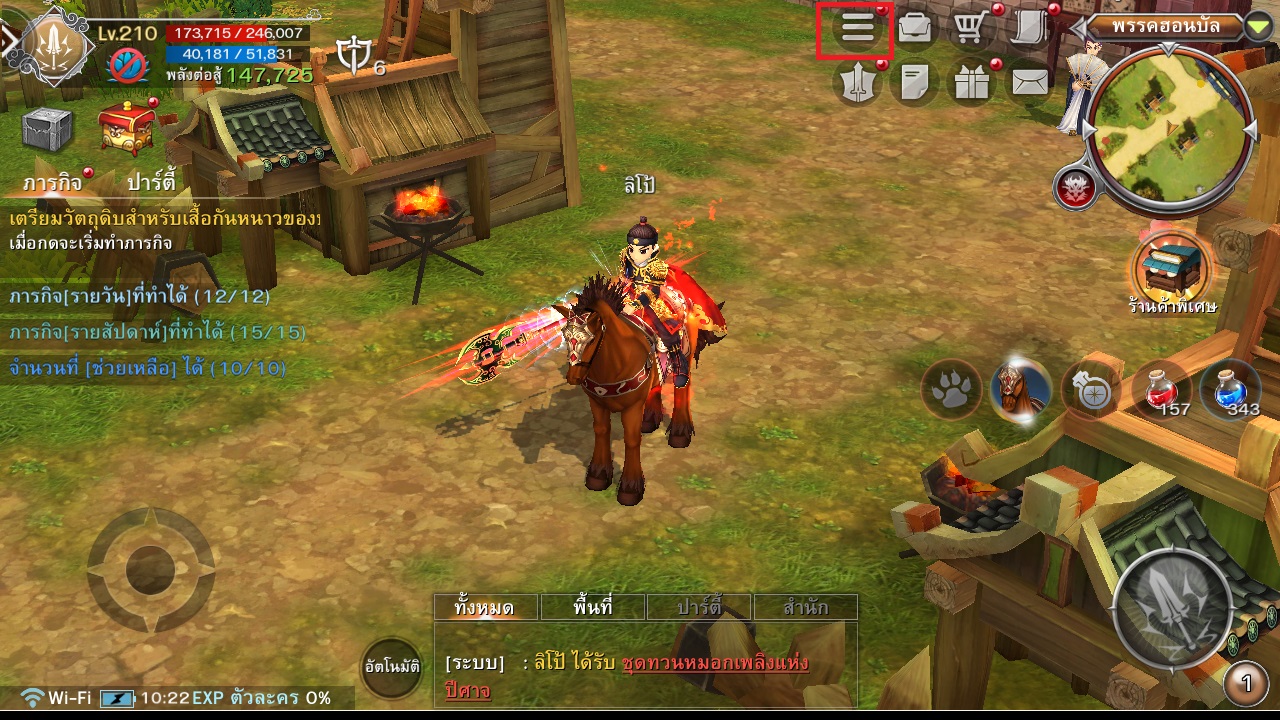
Task: Toggle the horse mount icon
Action: pos(1021,388)
